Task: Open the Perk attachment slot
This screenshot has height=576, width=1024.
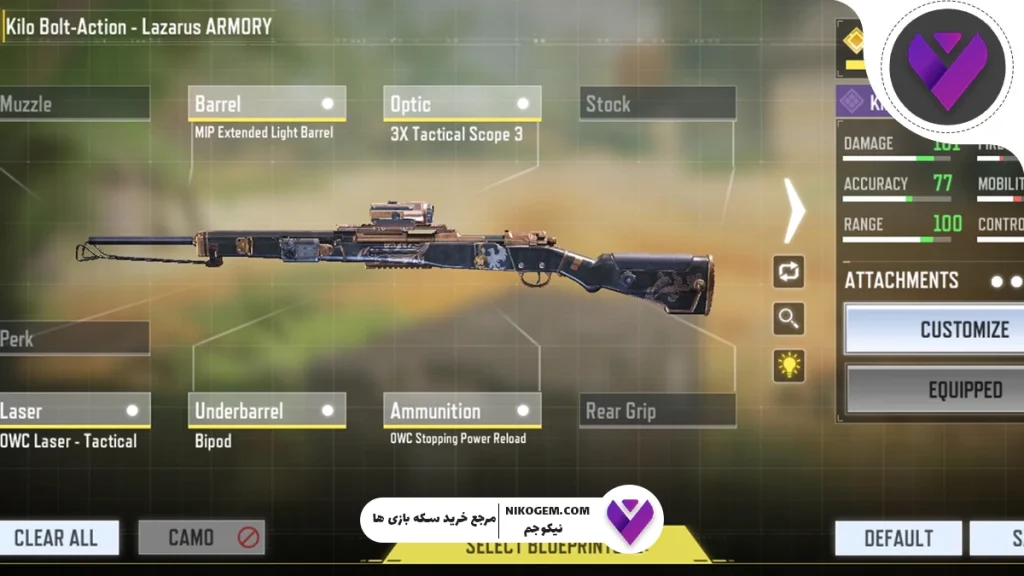Action: click(72, 339)
